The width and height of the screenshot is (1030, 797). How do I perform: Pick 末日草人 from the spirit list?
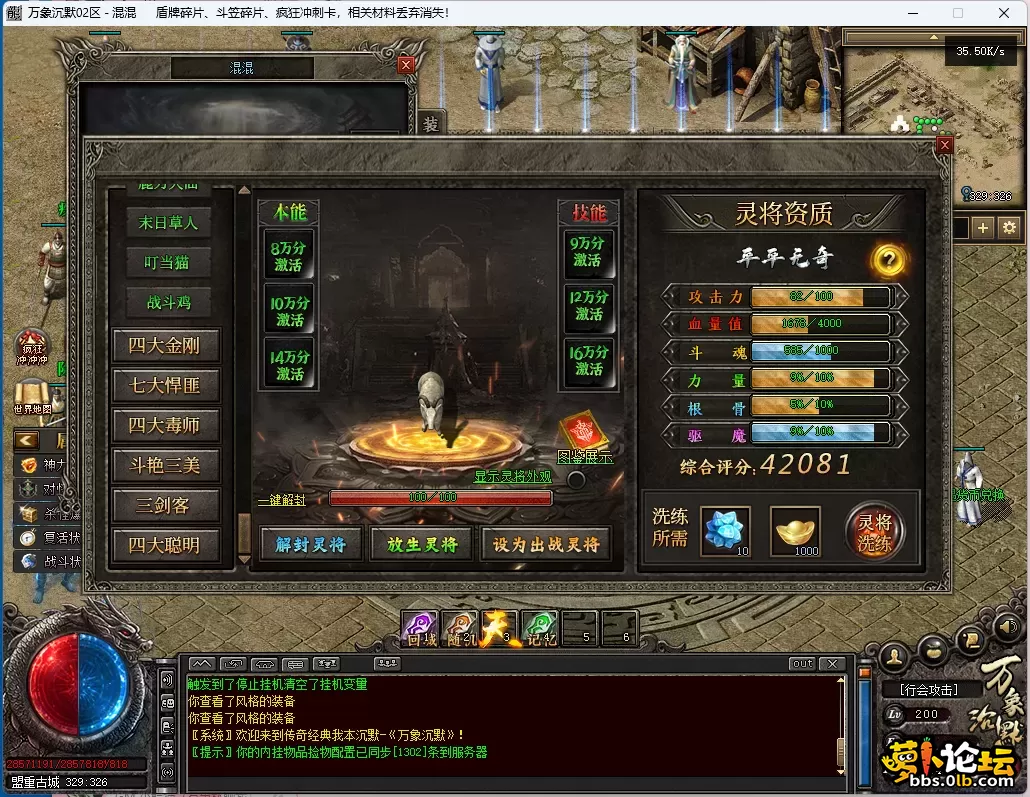pos(168,223)
